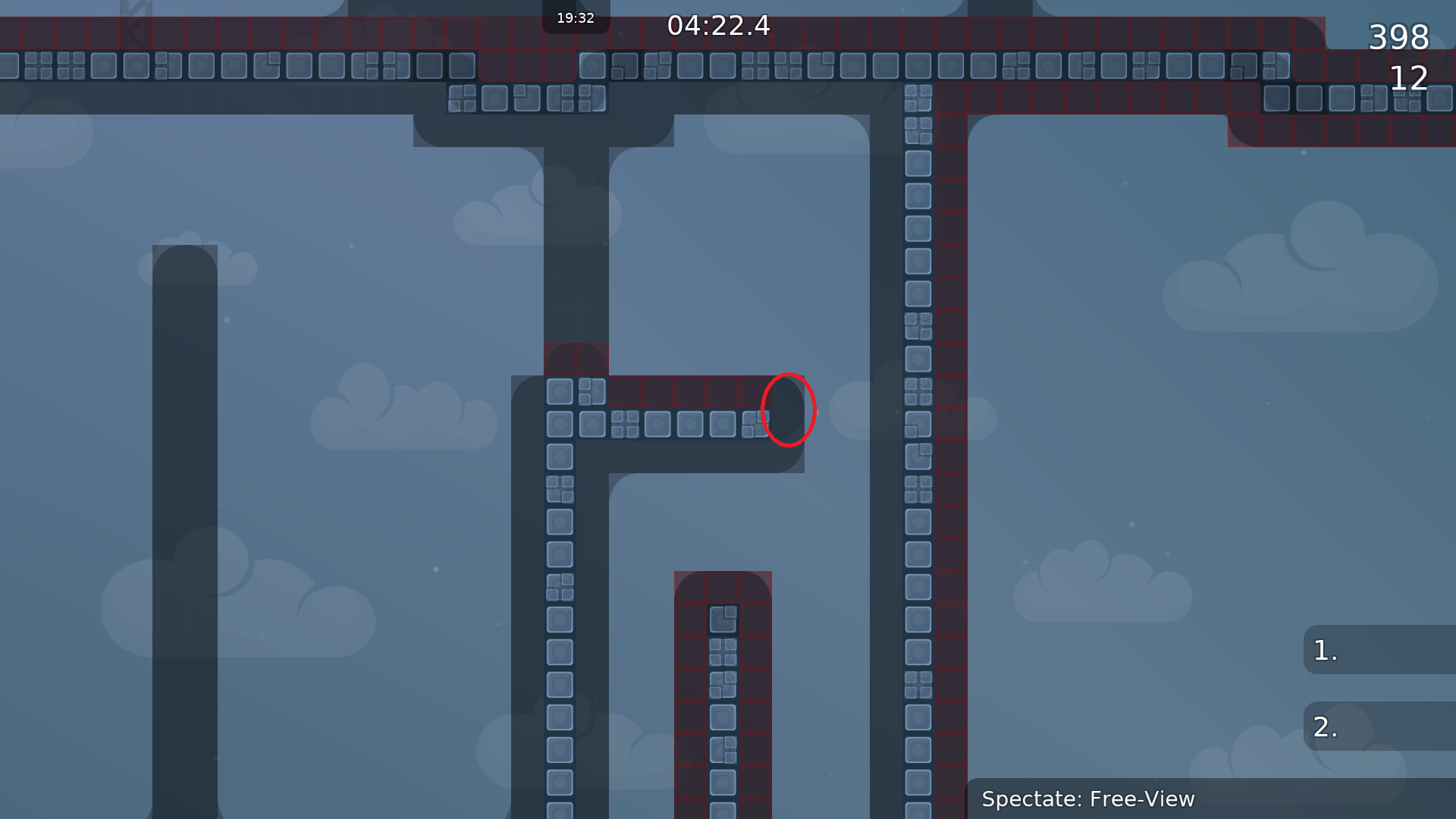Click the topmost unfreeze tile of the bottom shaft
1456x819 pixels.
click(x=723, y=620)
